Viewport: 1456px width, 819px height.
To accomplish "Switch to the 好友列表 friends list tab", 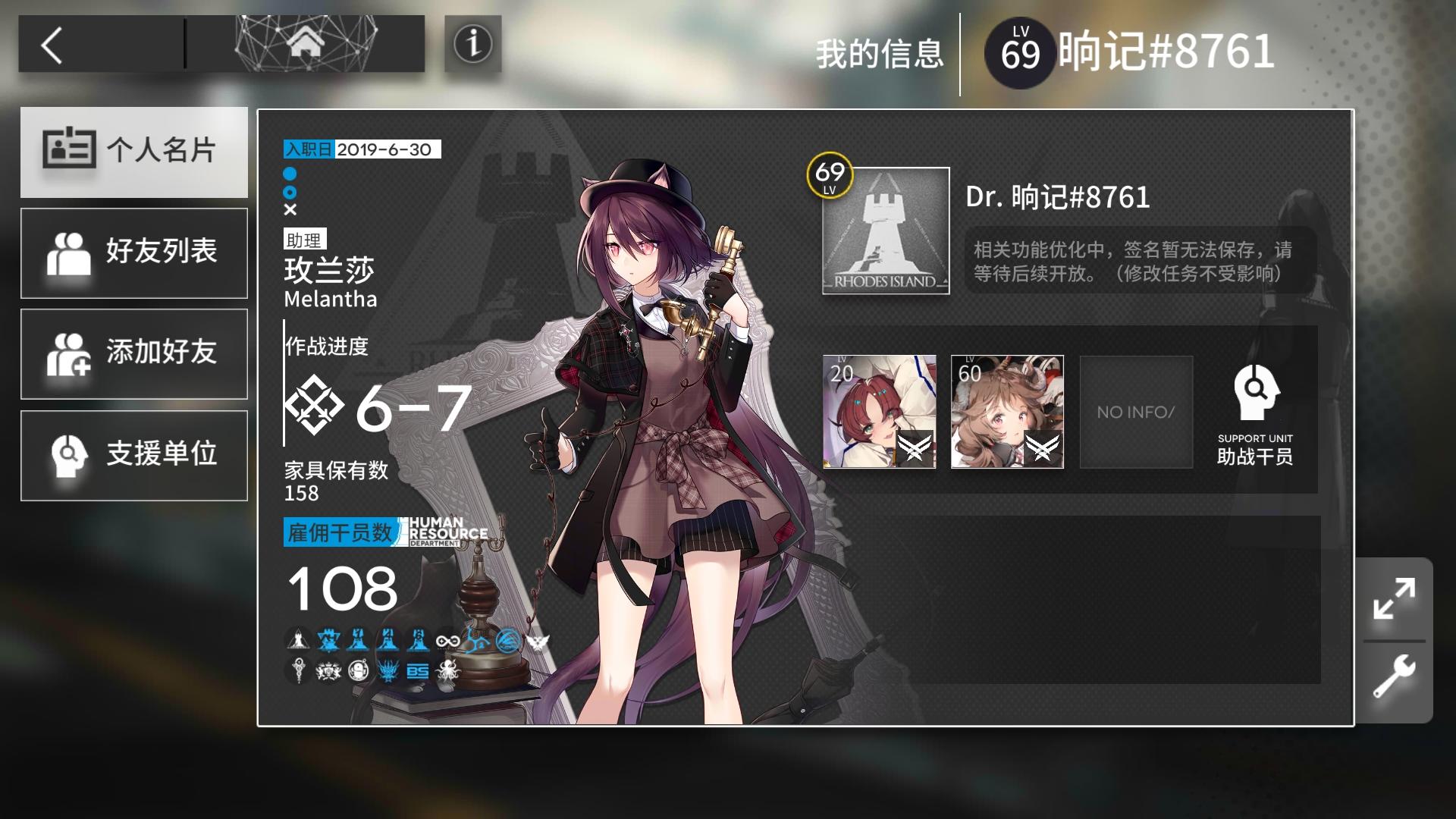I will (134, 253).
